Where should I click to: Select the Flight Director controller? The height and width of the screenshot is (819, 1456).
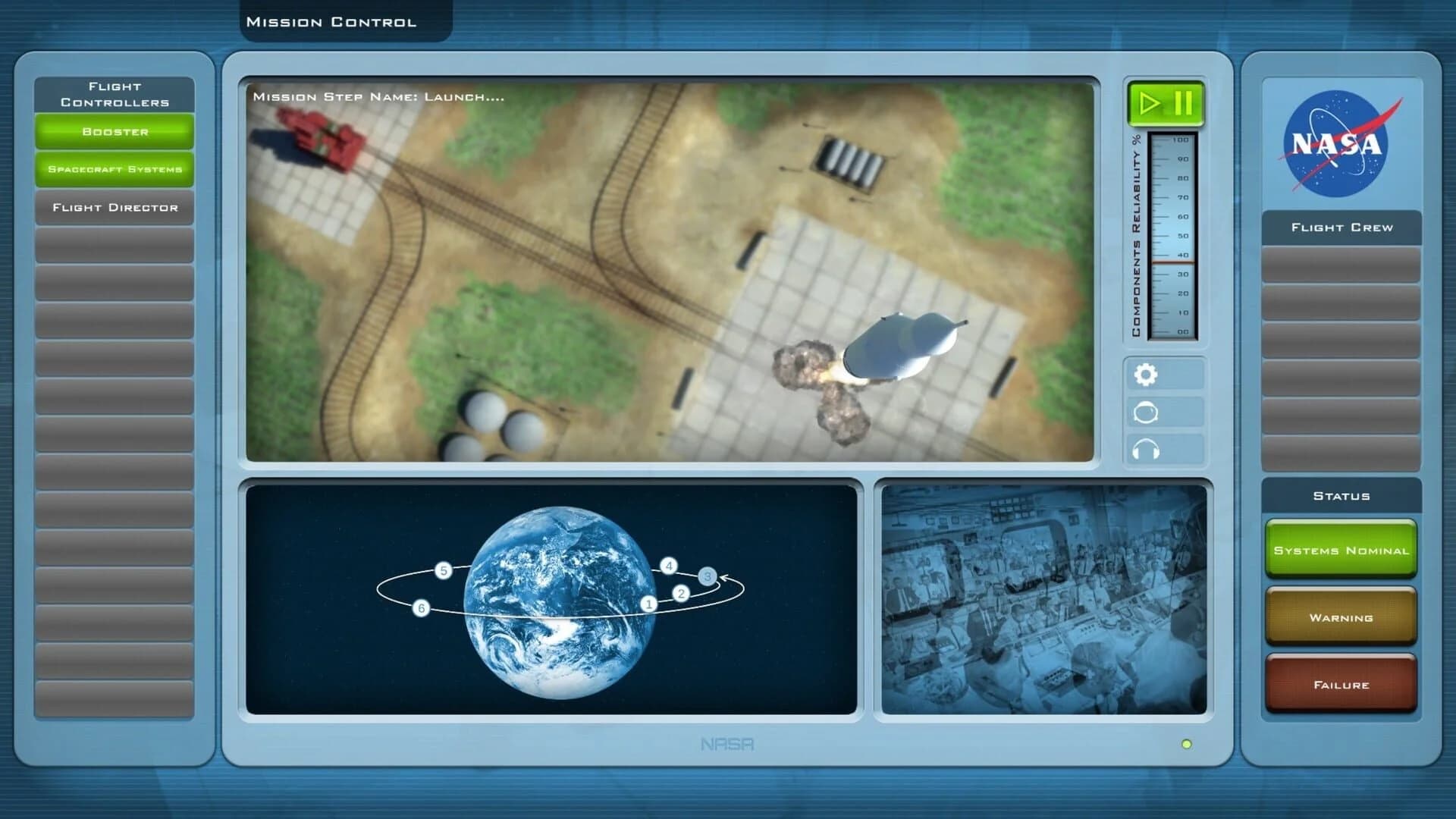[x=114, y=207]
